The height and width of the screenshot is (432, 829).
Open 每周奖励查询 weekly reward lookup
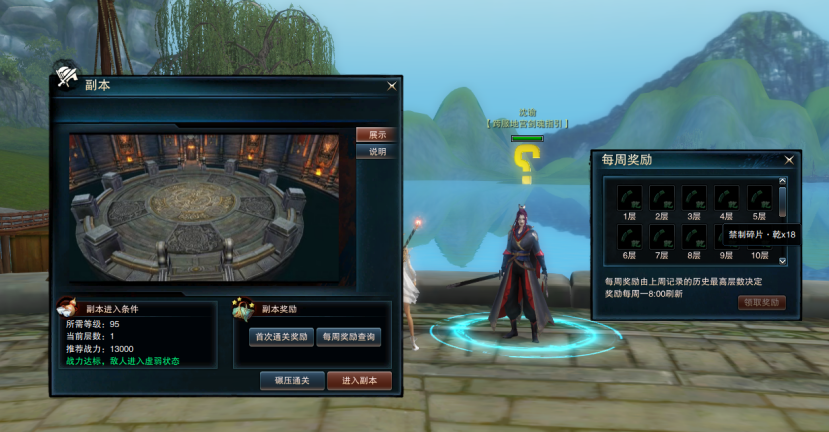(349, 337)
